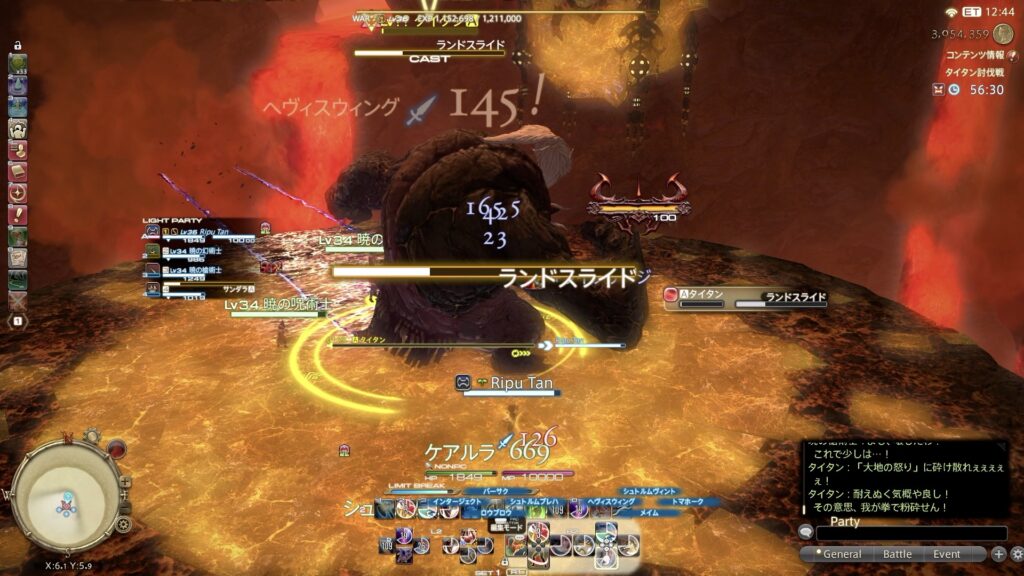The width and height of the screenshot is (1024, 576).
Task: Click the Party chat input field
Action: click(910, 534)
